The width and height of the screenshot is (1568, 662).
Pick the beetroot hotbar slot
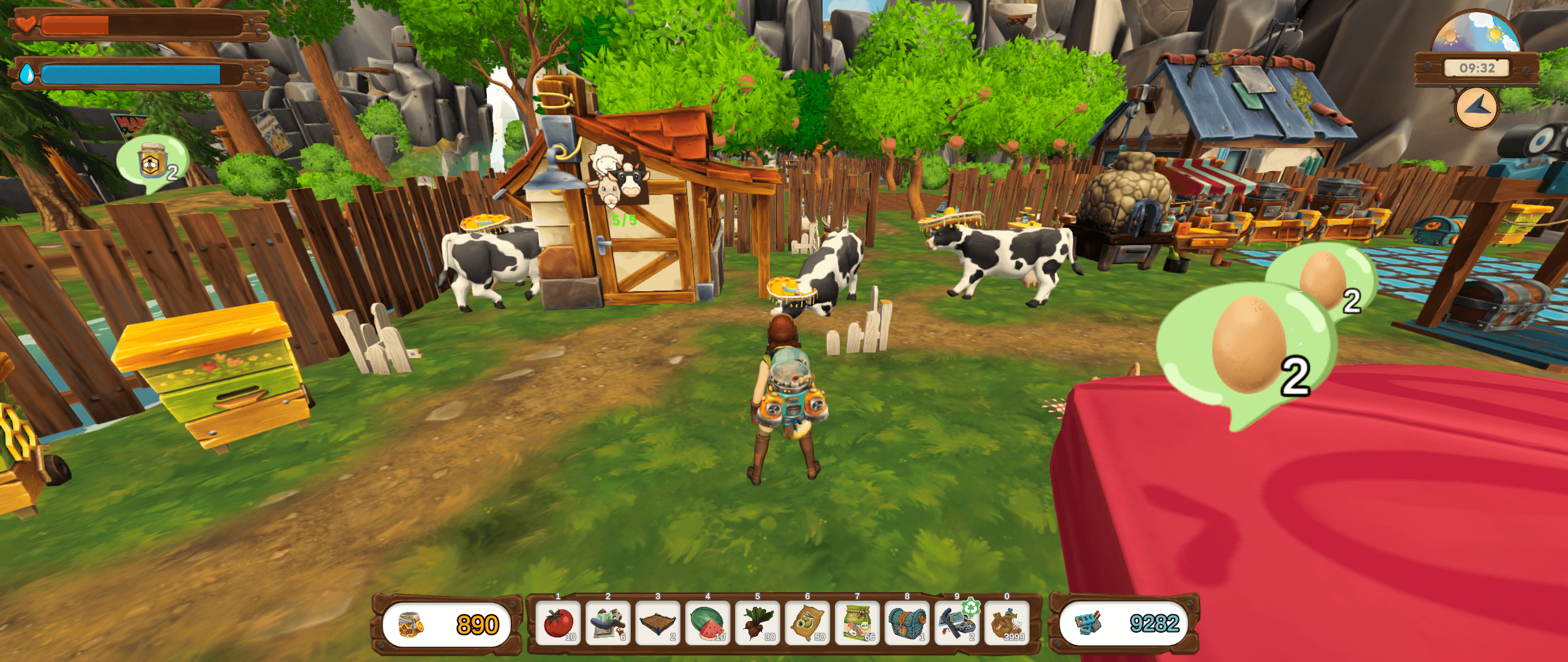[x=758, y=623]
